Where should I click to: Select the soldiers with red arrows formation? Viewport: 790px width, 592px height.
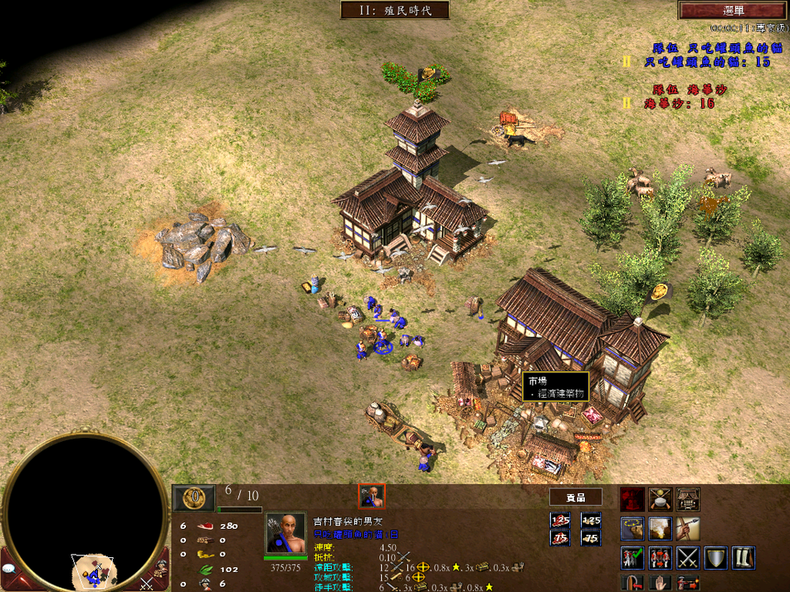(x=660, y=557)
